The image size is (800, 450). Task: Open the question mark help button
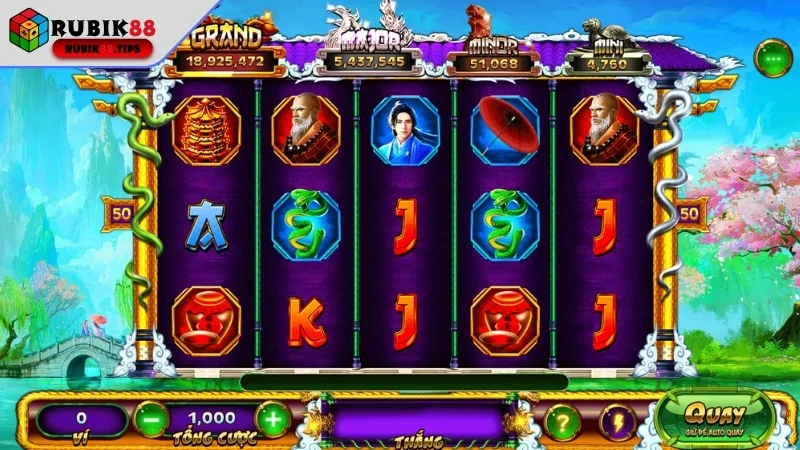563,422
